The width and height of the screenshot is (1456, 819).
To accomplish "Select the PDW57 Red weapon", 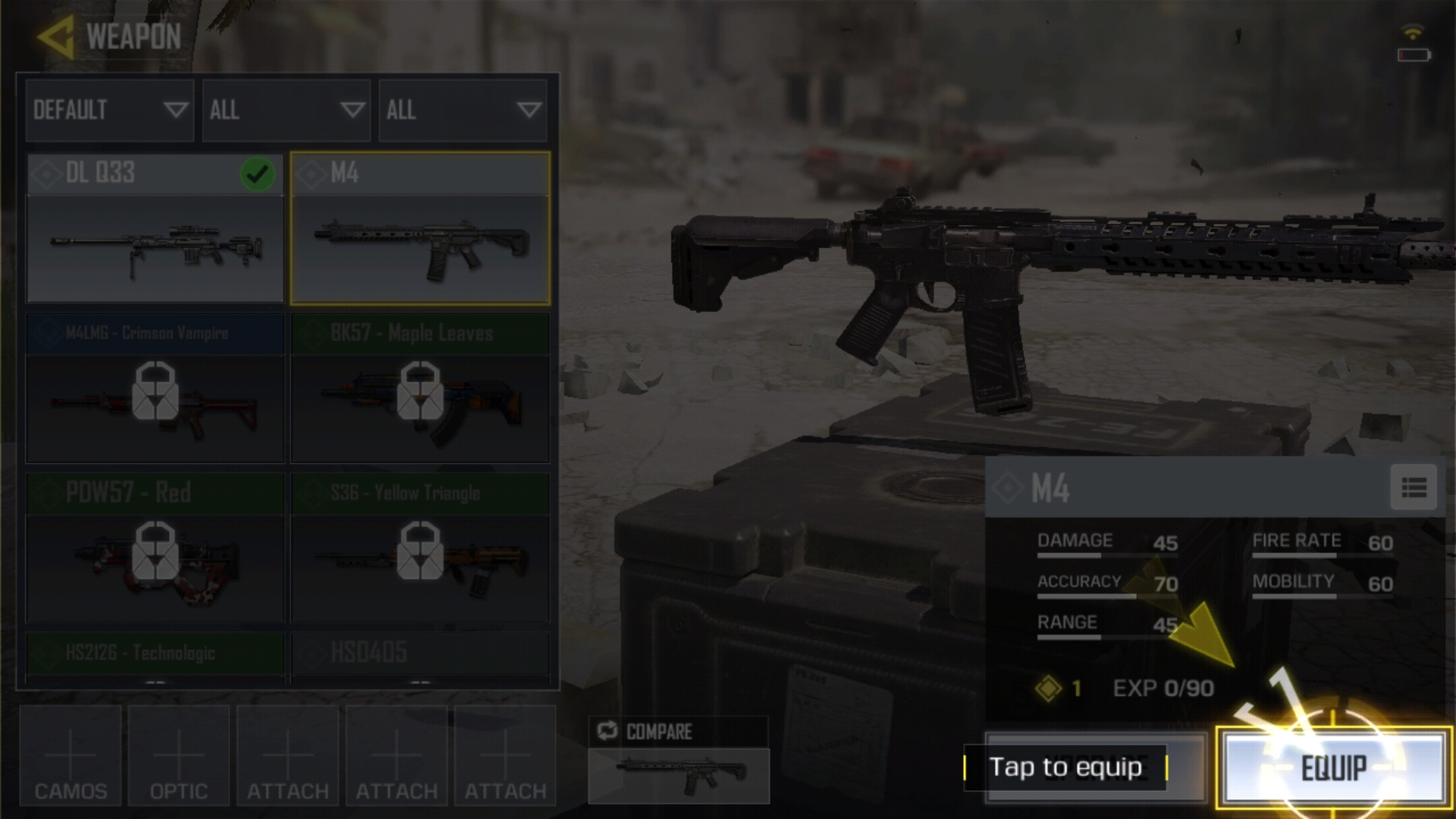I will pos(155,548).
